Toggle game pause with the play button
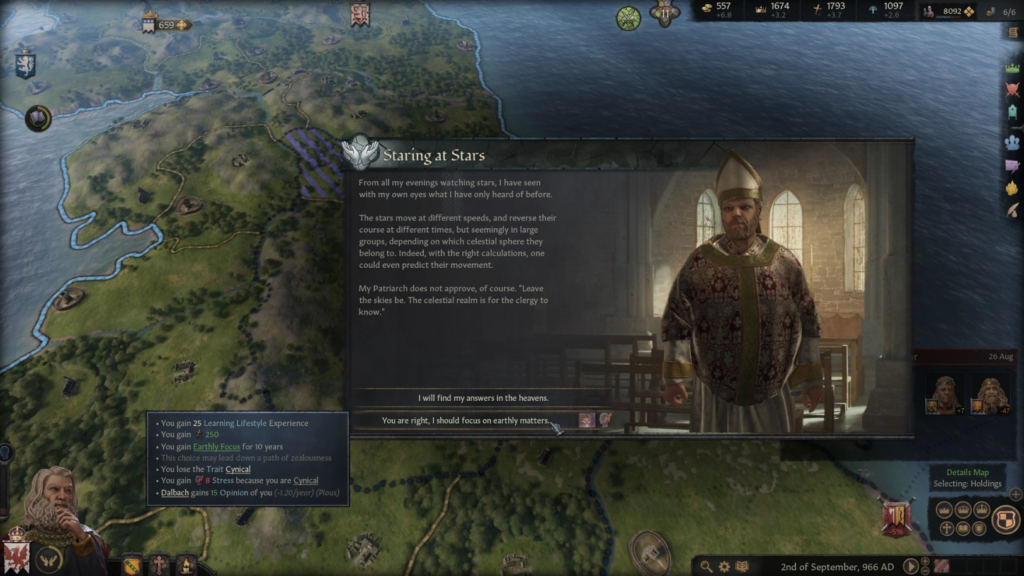The image size is (1024, 576). [911, 566]
